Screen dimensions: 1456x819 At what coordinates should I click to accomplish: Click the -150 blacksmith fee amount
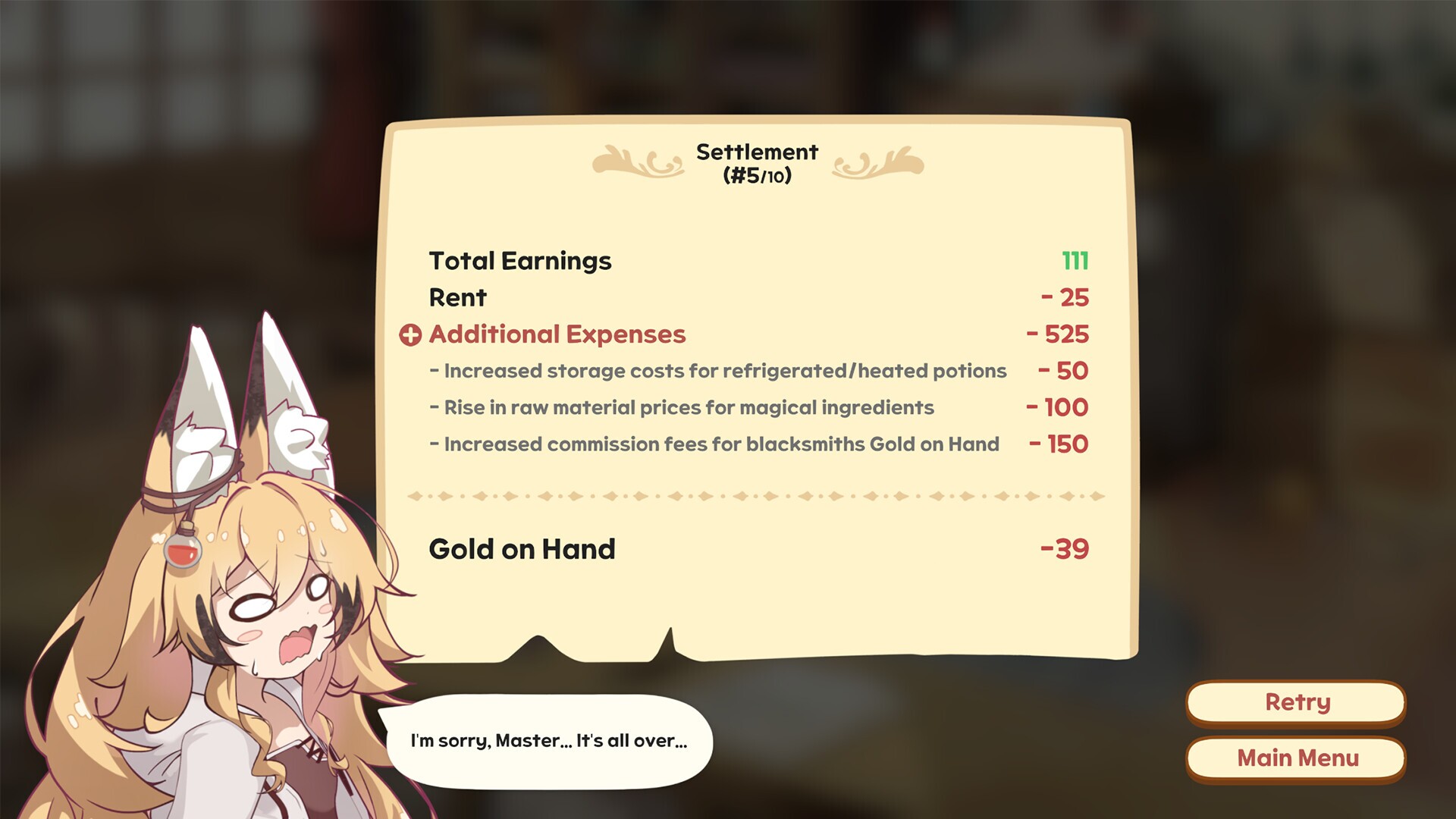(x=1060, y=444)
